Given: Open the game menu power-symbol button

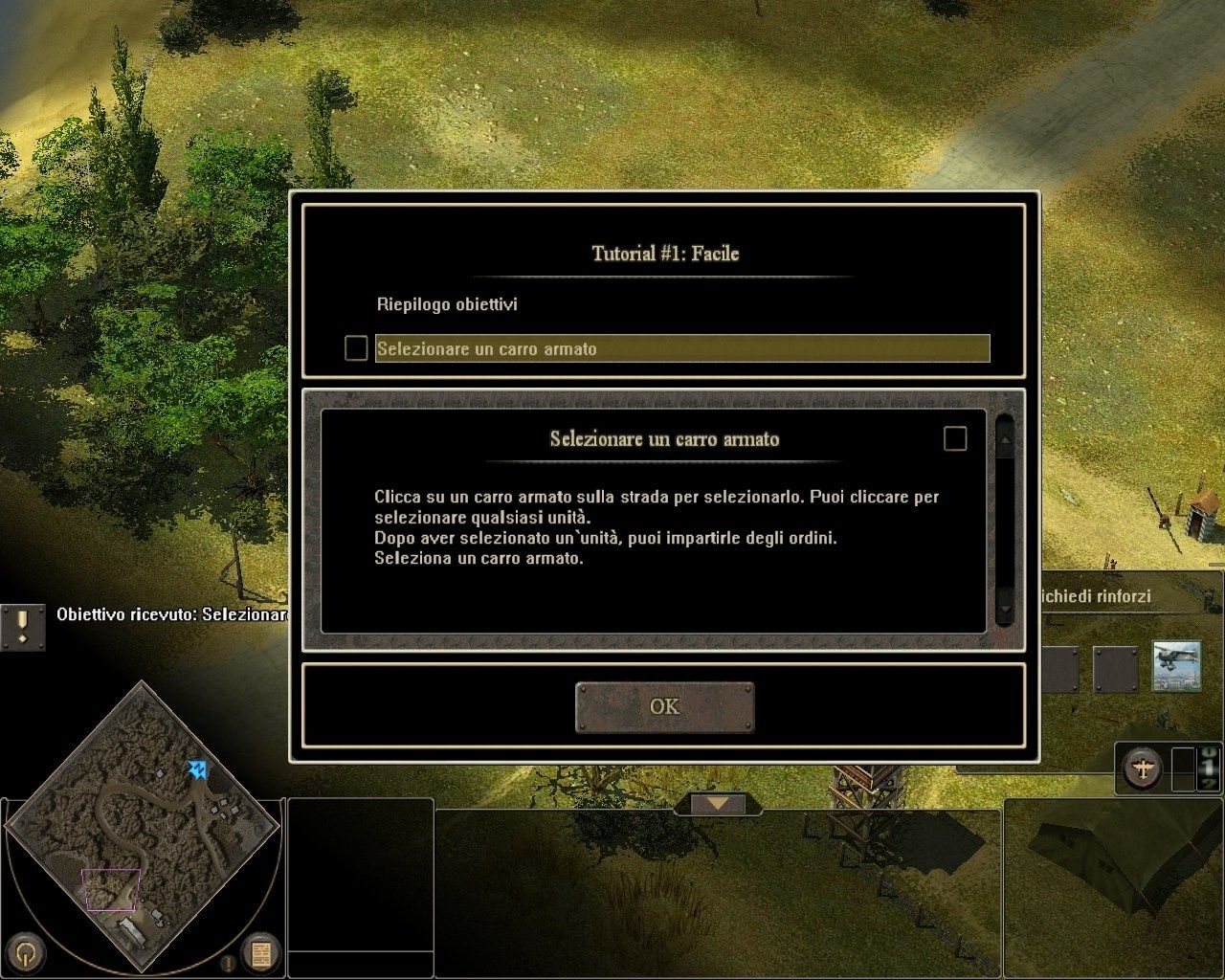Looking at the screenshot, I should point(31,952).
